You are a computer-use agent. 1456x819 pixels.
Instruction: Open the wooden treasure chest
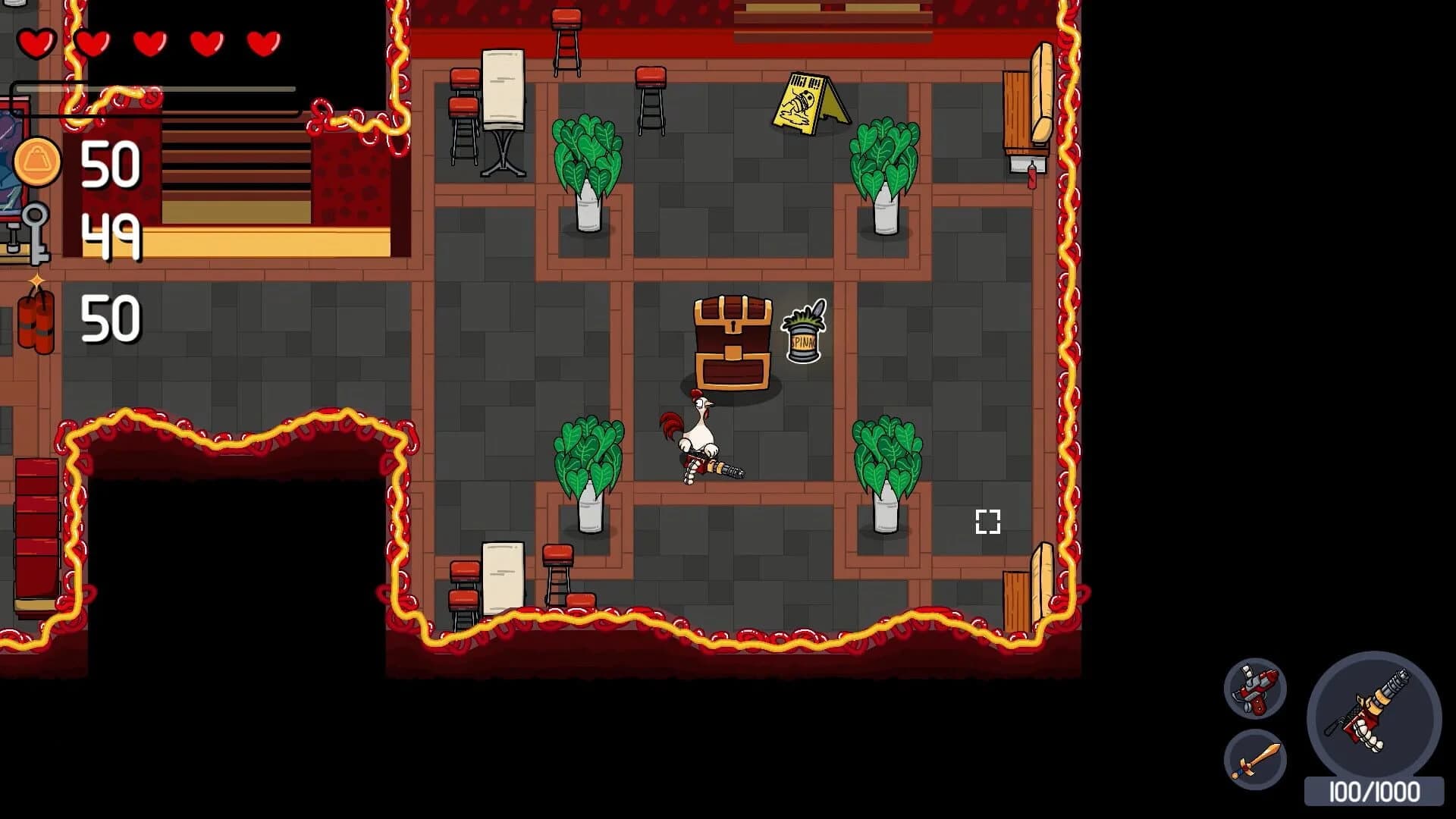pos(730,340)
